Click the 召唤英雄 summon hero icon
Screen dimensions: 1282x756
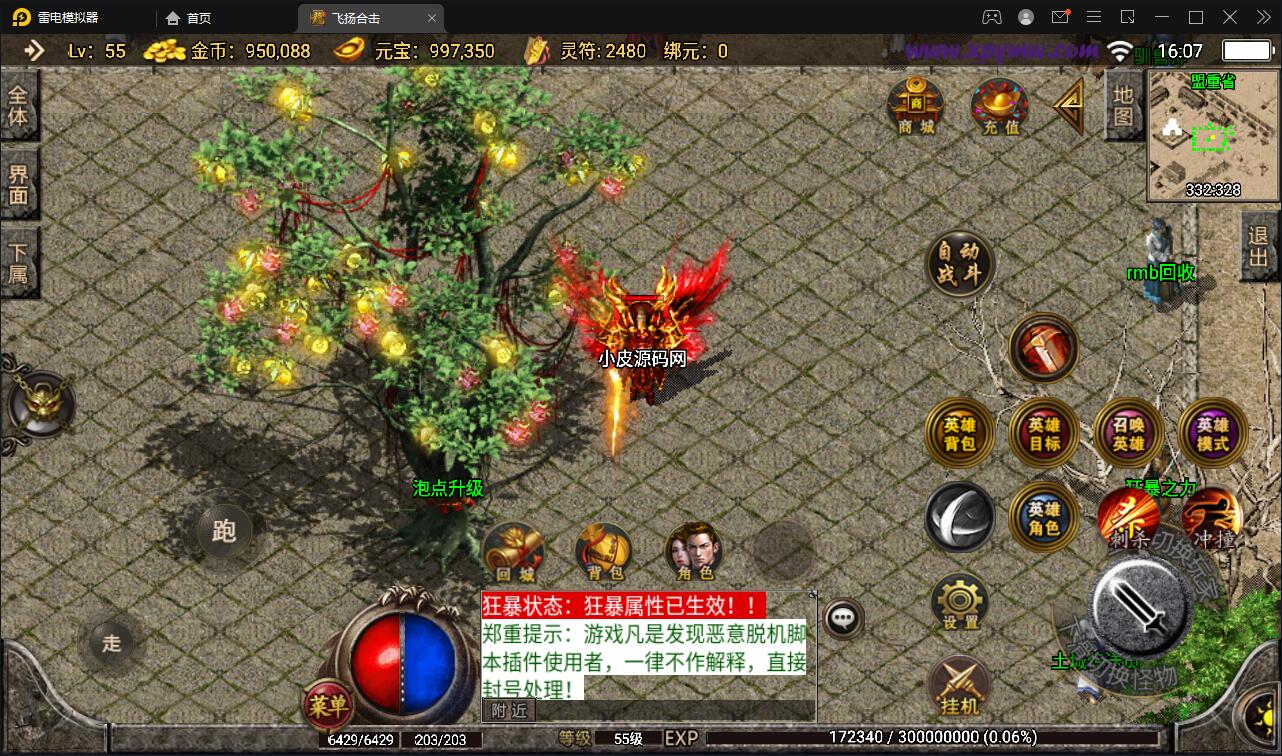pyautogui.click(x=1127, y=433)
